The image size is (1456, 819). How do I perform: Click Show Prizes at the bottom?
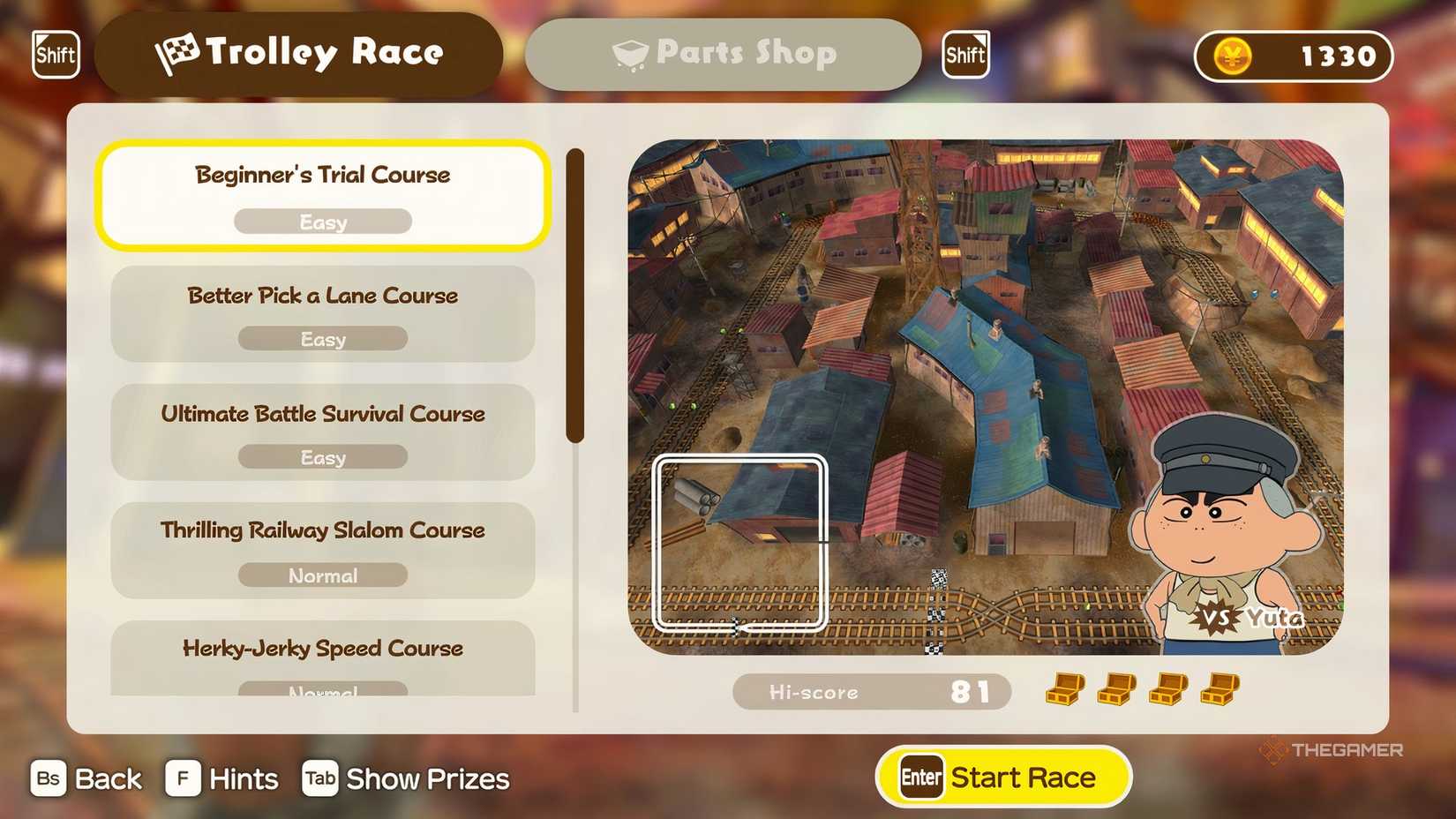pyautogui.click(x=428, y=778)
